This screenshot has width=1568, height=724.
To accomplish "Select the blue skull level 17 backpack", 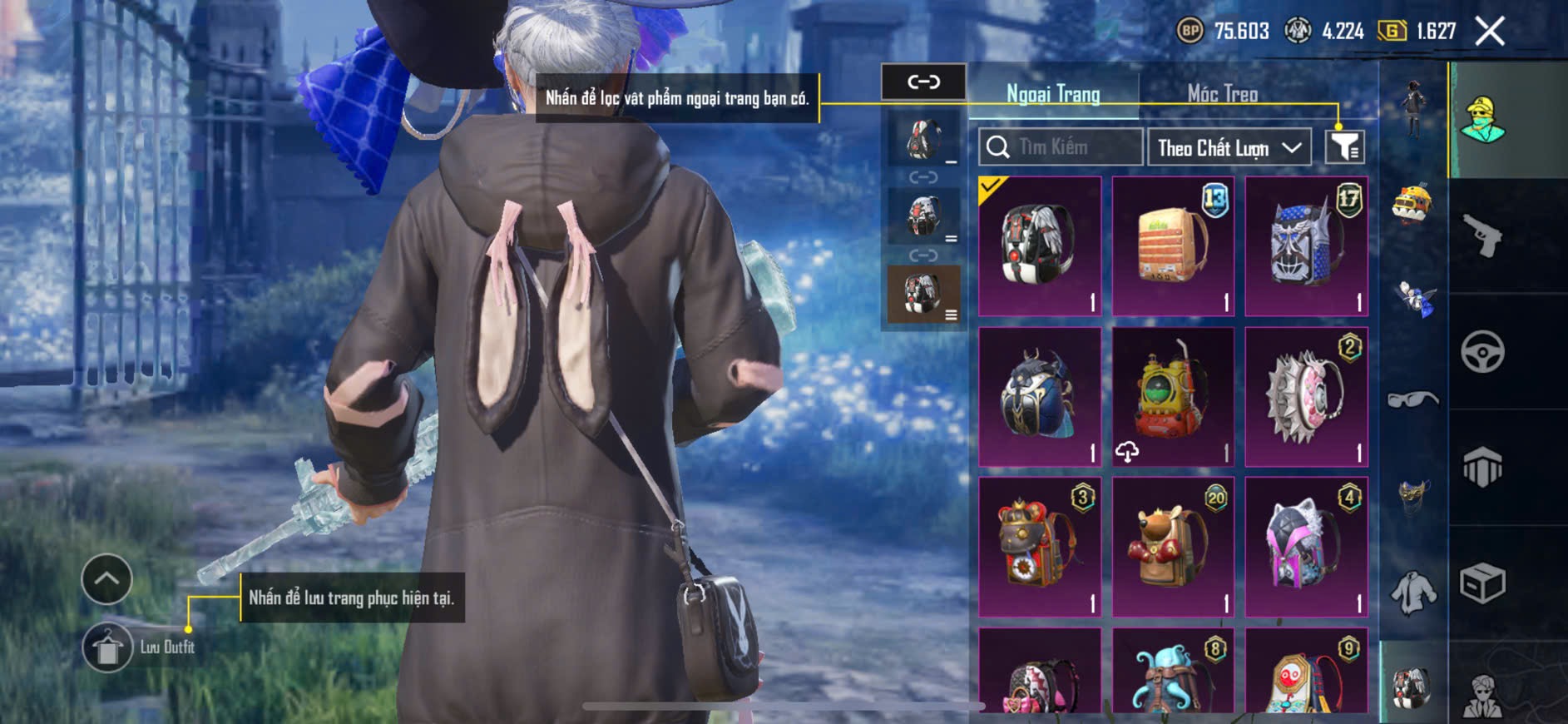I will [x=1306, y=246].
